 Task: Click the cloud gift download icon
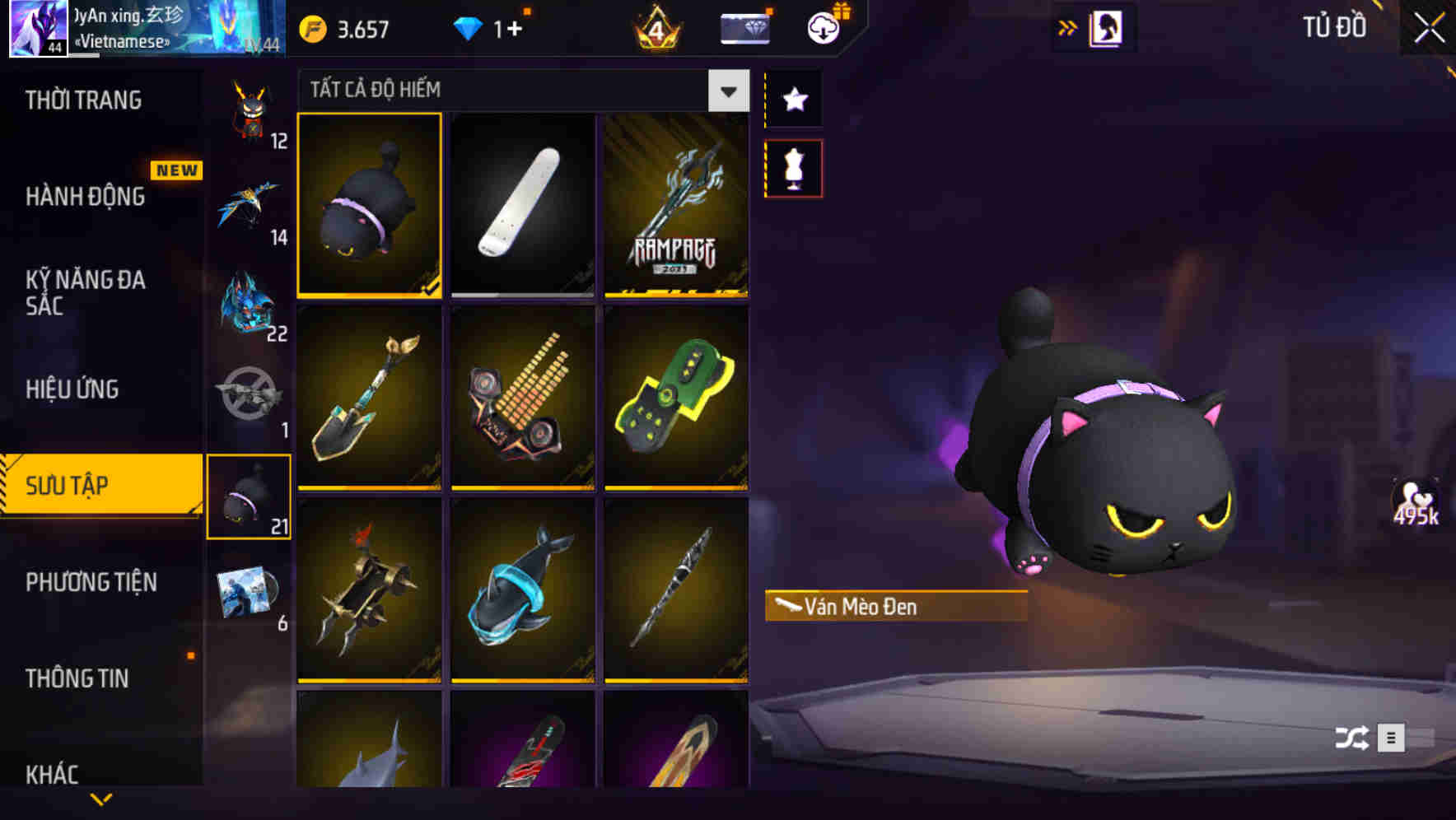point(823,27)
